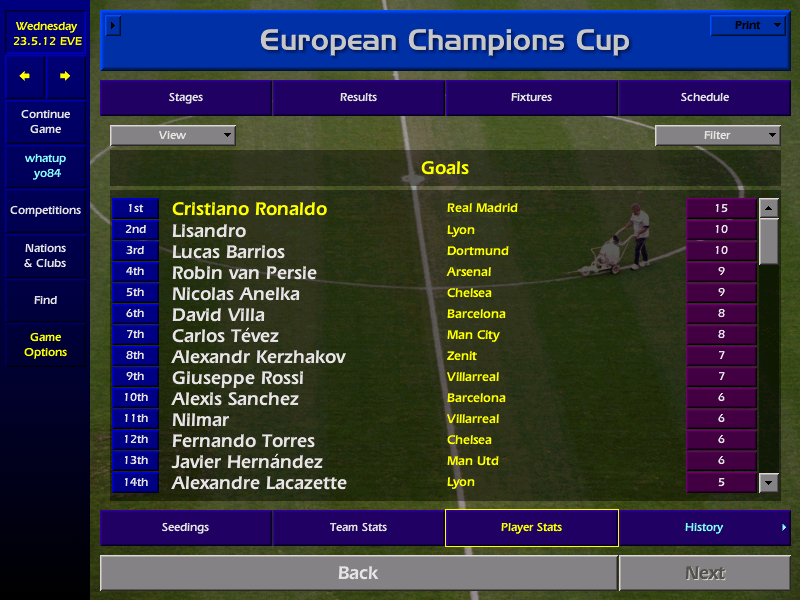This screenshot has height=600, width=800.
Task: Open the Competitions menu
Action: [x=46, y=211]
